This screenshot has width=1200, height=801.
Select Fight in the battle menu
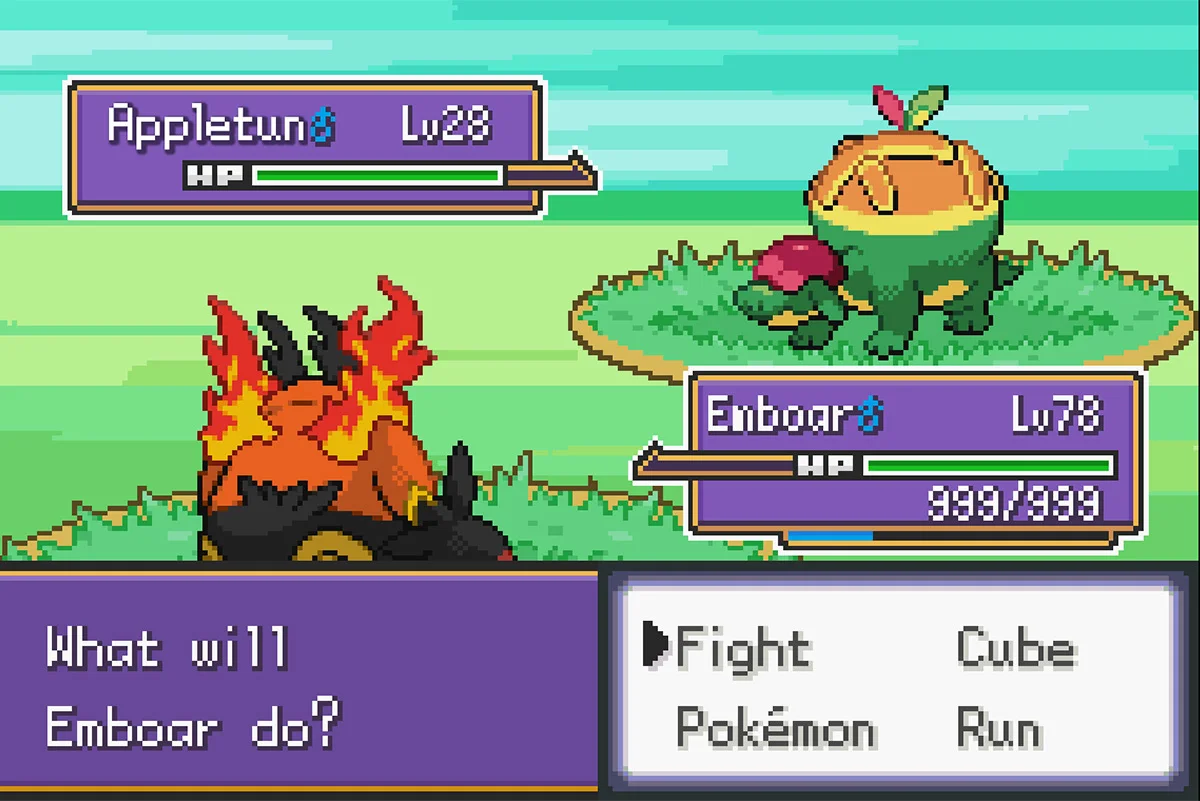tap(742, 648)
